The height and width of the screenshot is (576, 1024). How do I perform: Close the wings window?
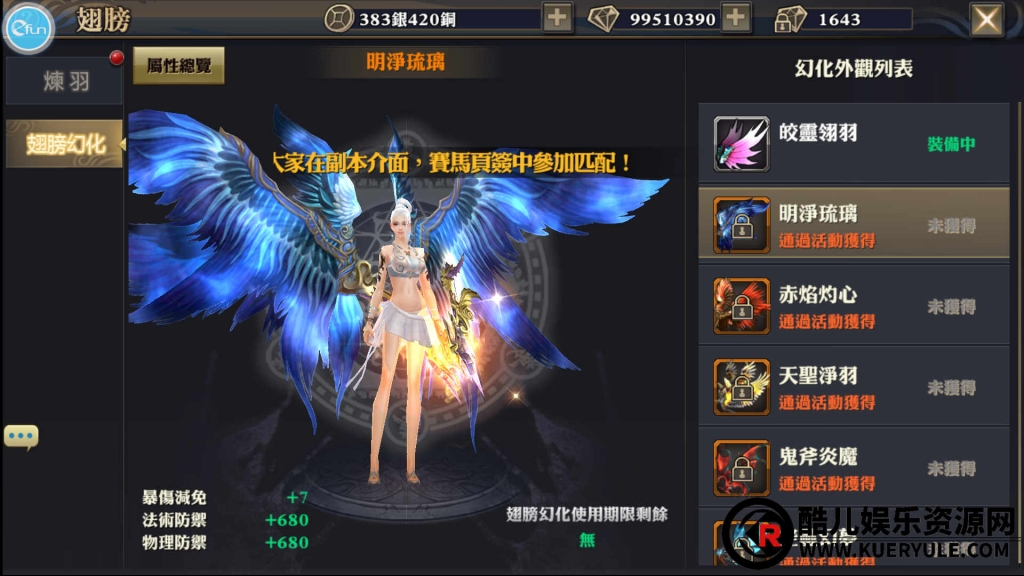coord(987,19)
